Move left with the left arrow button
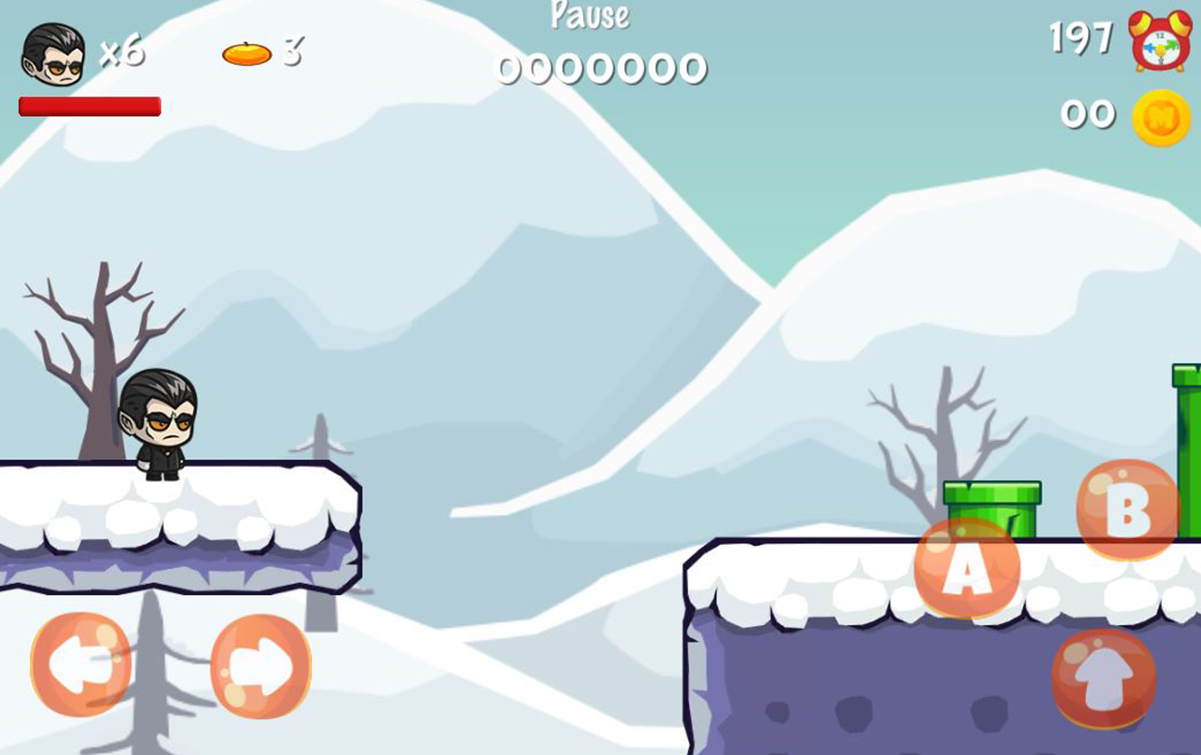1201x755 pixels. click(x=81, y=665)
